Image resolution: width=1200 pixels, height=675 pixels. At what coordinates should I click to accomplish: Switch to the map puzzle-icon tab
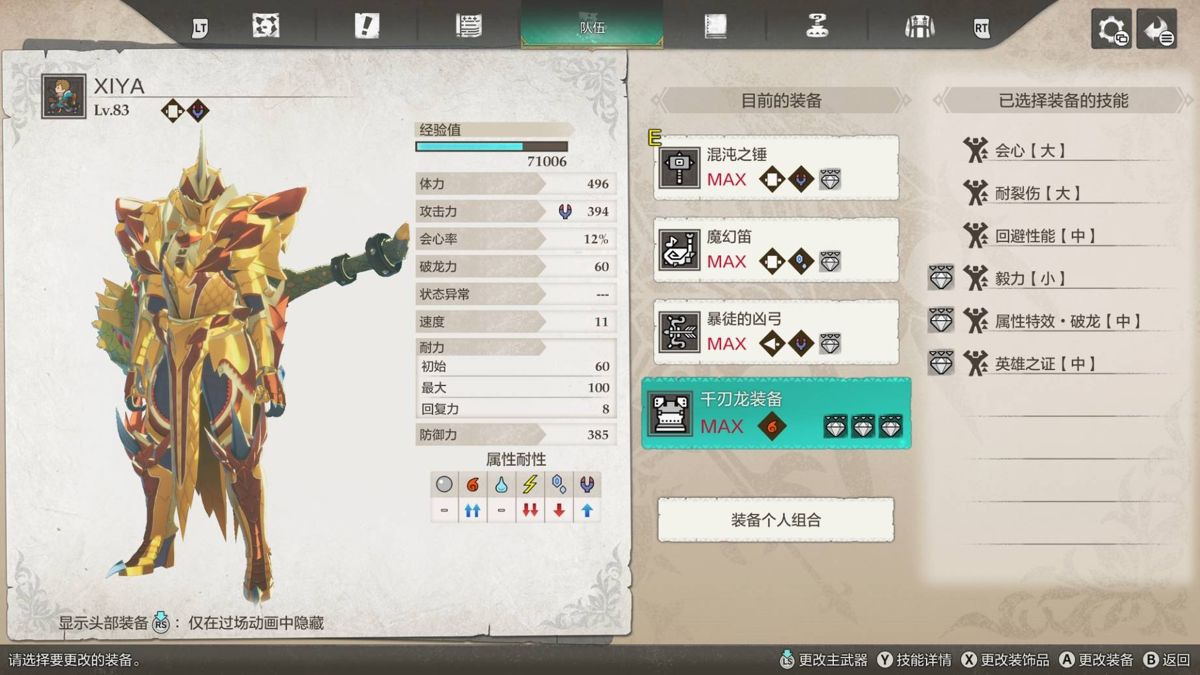[266, 27]
